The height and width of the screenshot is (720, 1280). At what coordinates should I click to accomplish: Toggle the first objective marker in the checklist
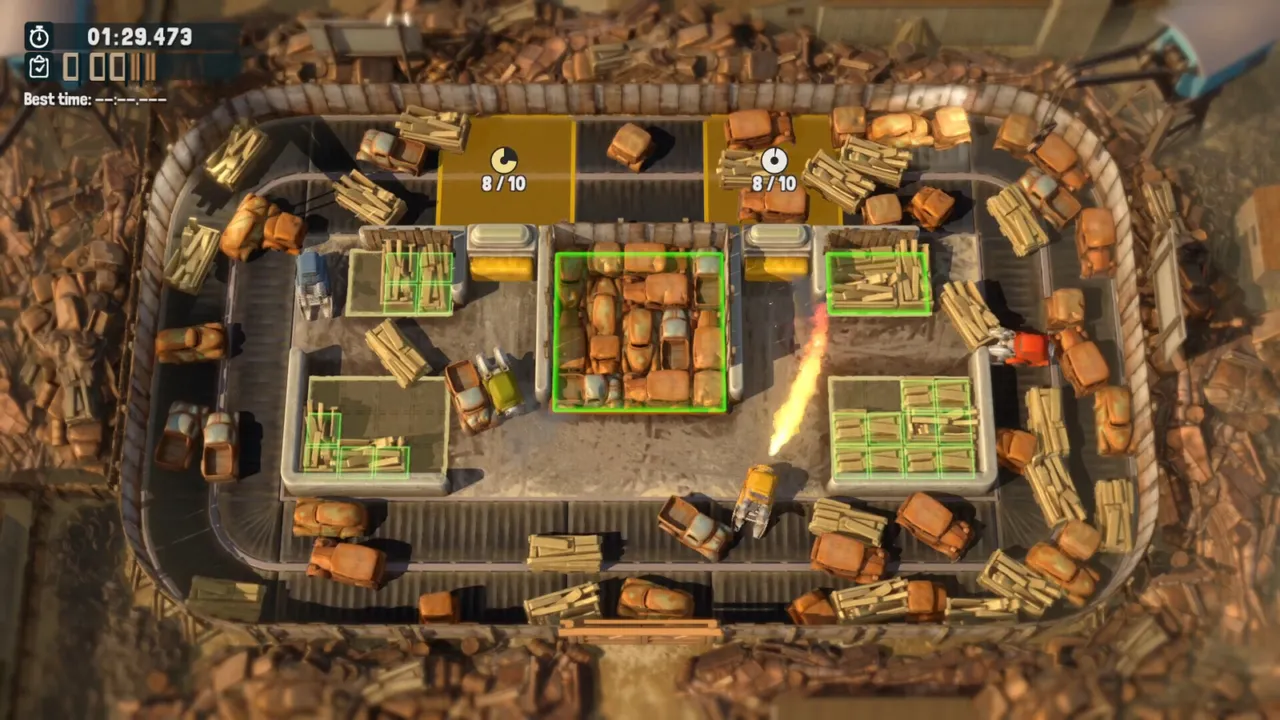pyautogui.click(x=71, y=67)
